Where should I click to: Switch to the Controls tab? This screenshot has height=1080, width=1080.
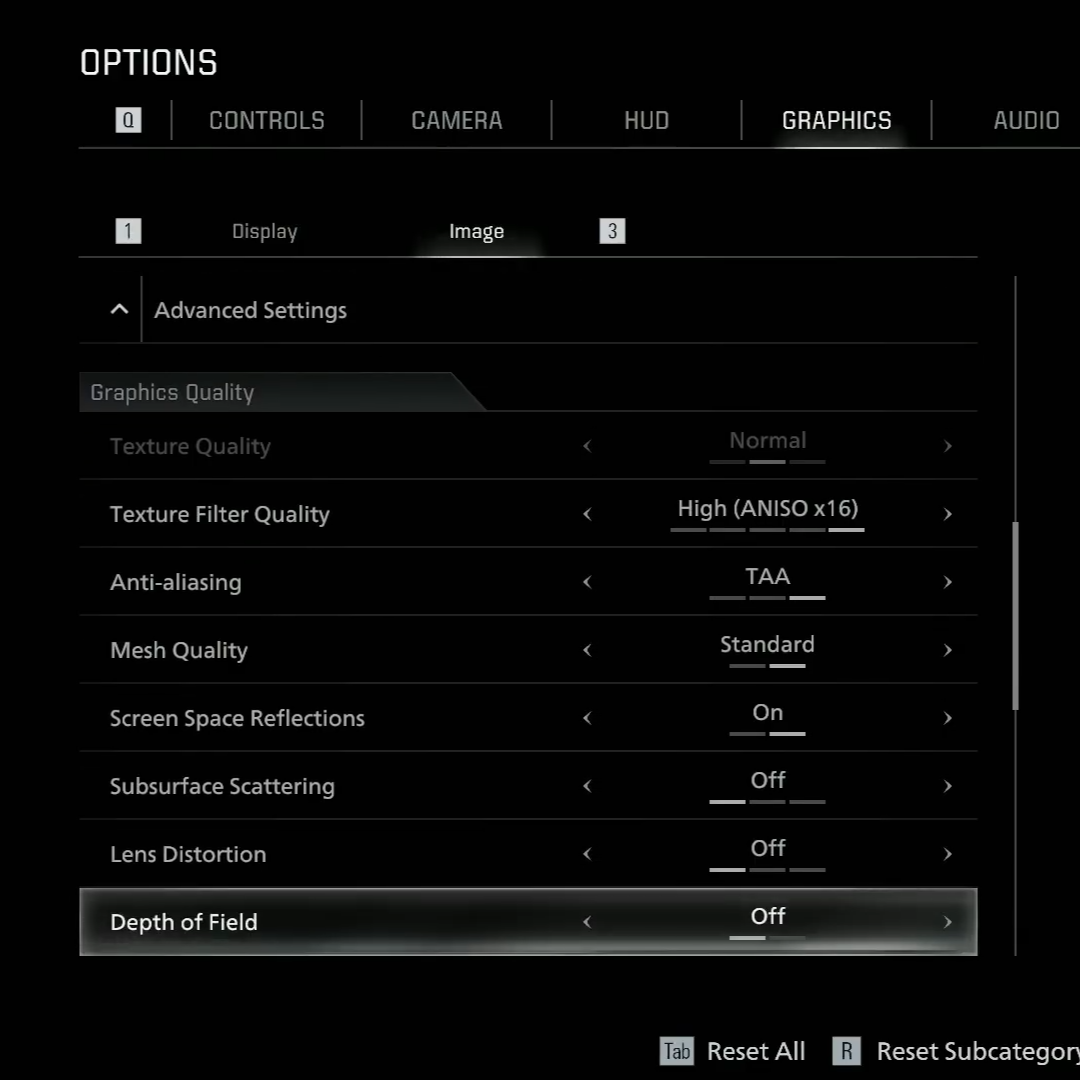(x=266, y=121)
